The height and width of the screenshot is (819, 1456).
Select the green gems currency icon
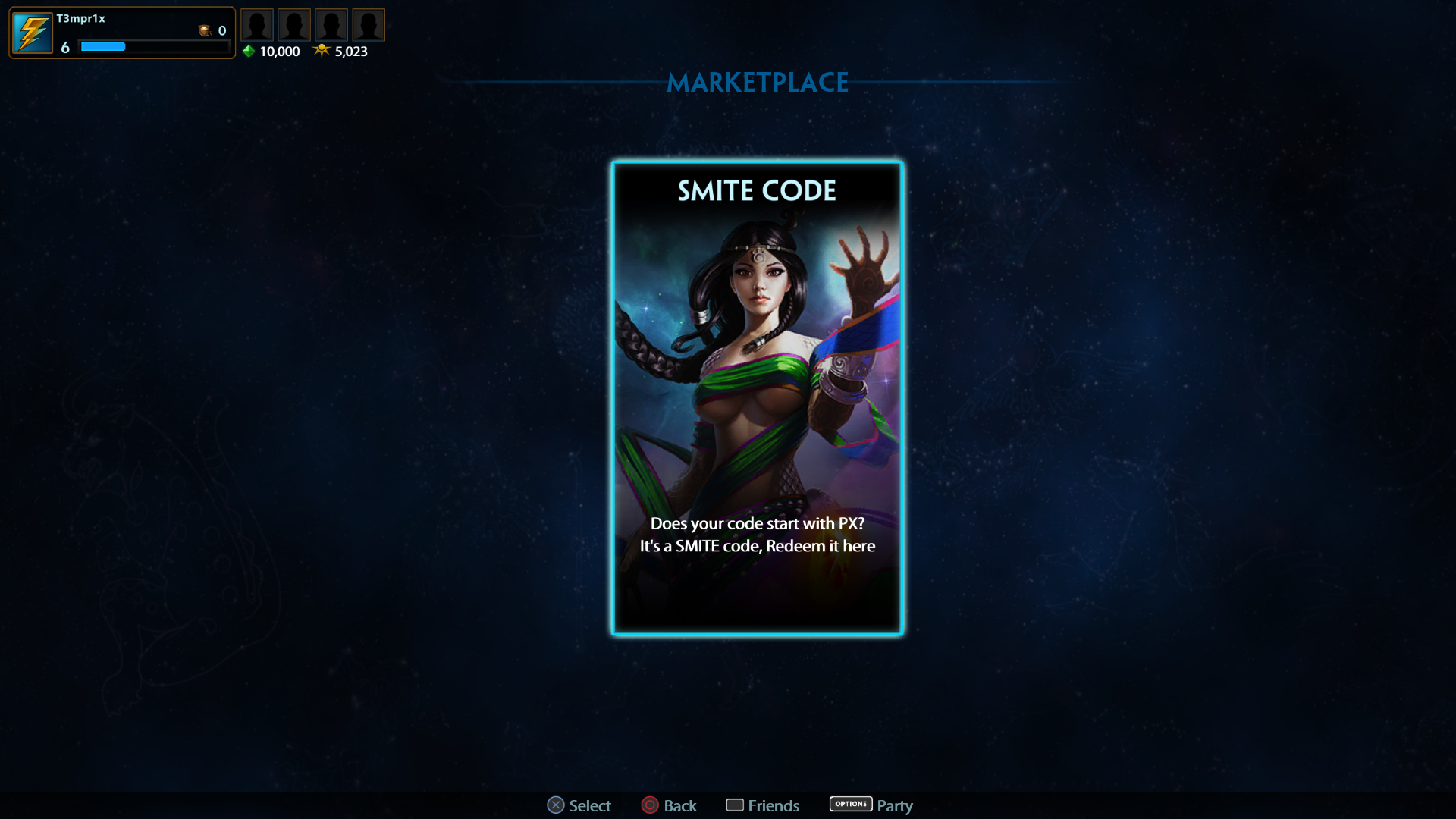point(249,52)
